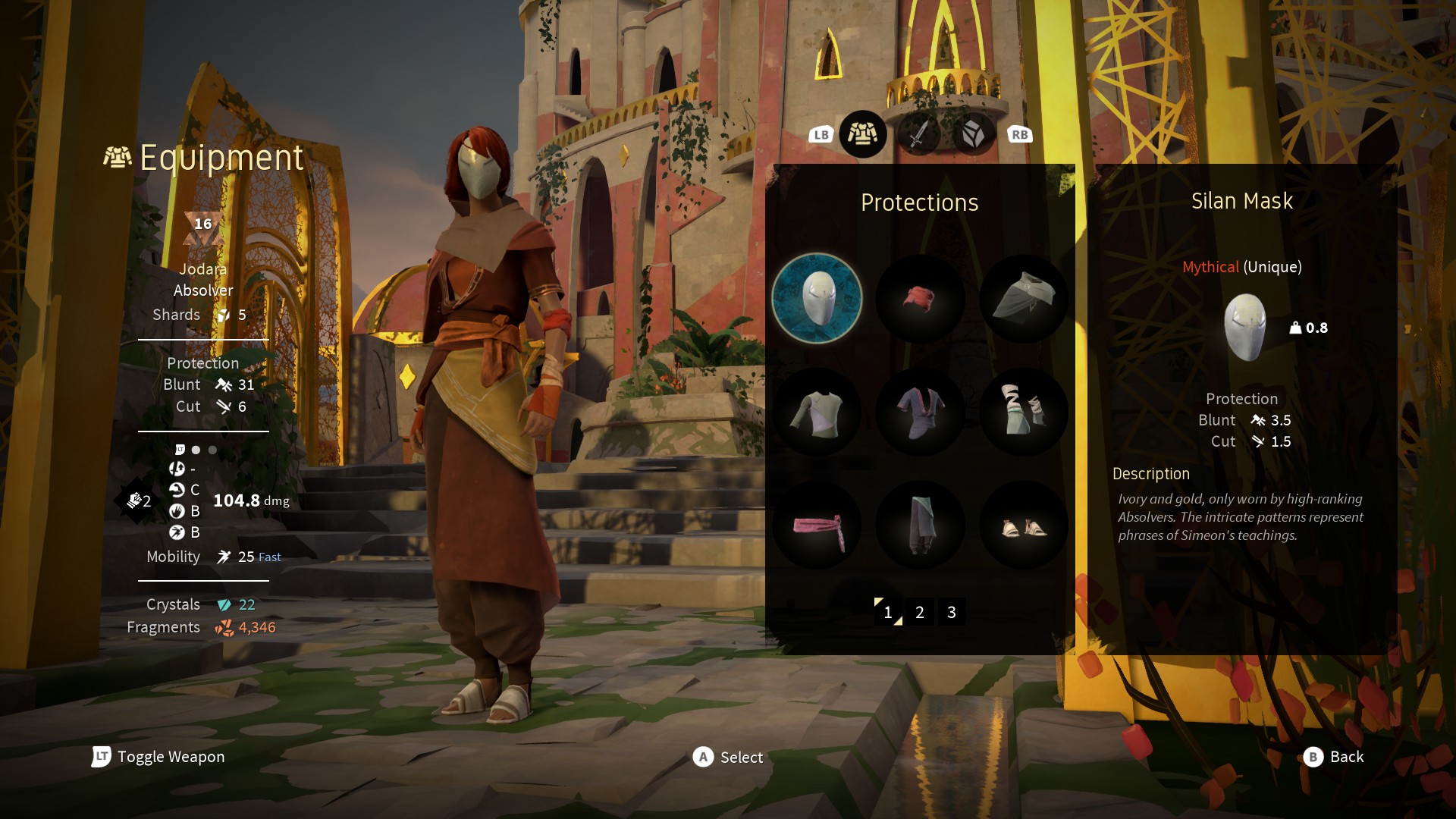Switch to the armor protections tab
Screen dimensions: 1456x819
tap(863, 134)
